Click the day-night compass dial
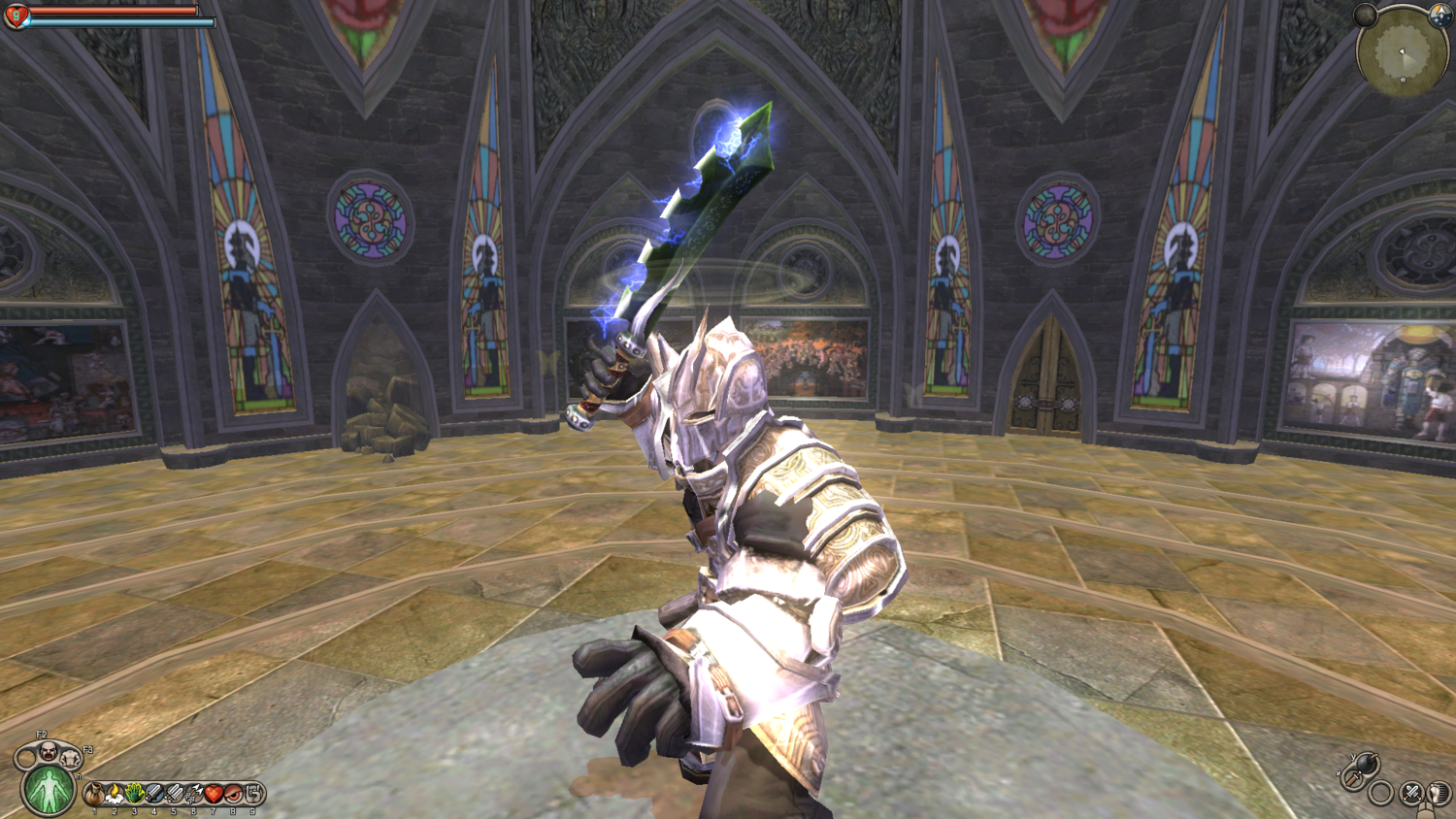This screenshot has width=1456, height=819. coord(1439,14)
